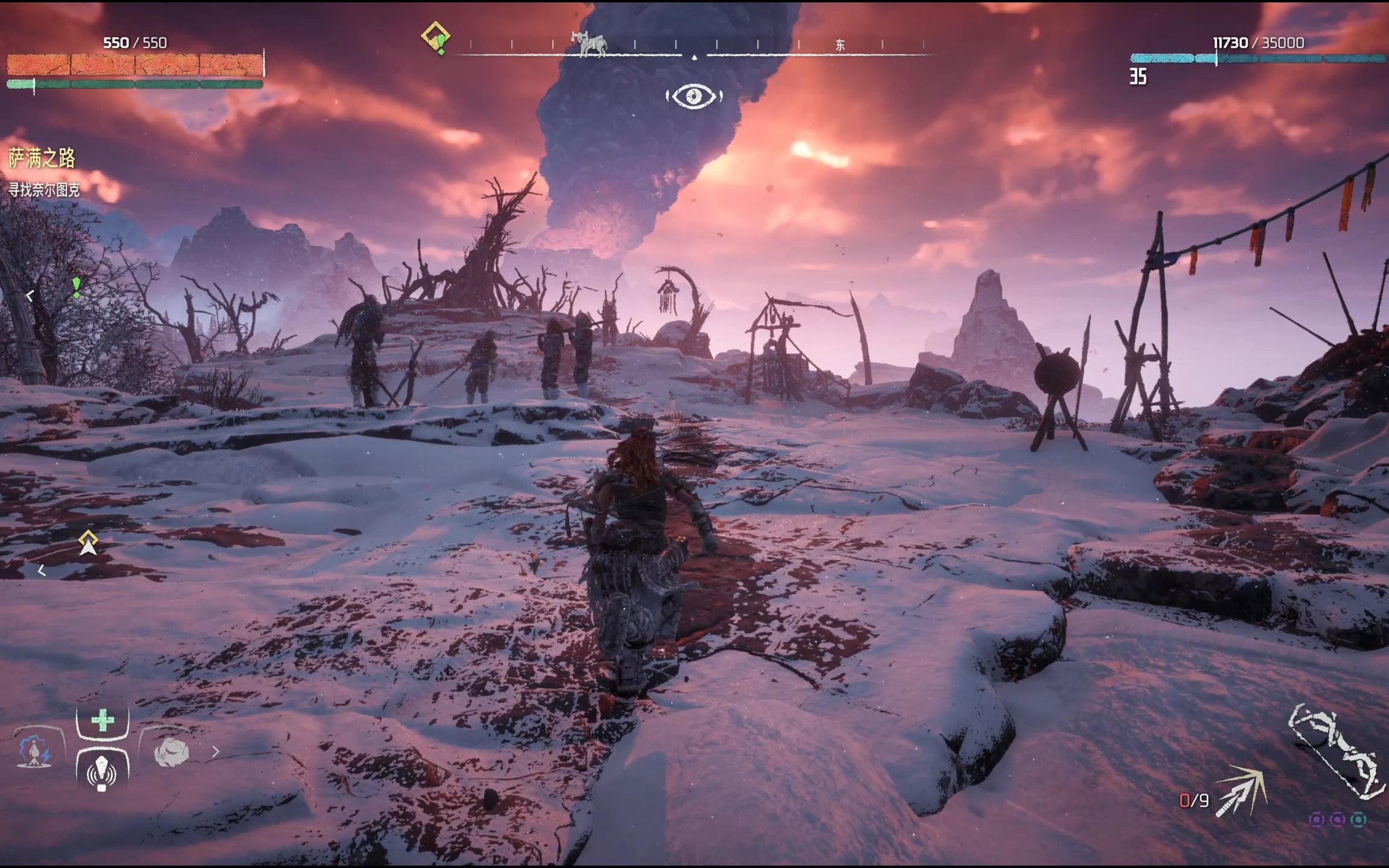This screenshot has height=868, width=1389.
Task: Click the stealth eye visibility indicator
Action: tap(694, 96)
